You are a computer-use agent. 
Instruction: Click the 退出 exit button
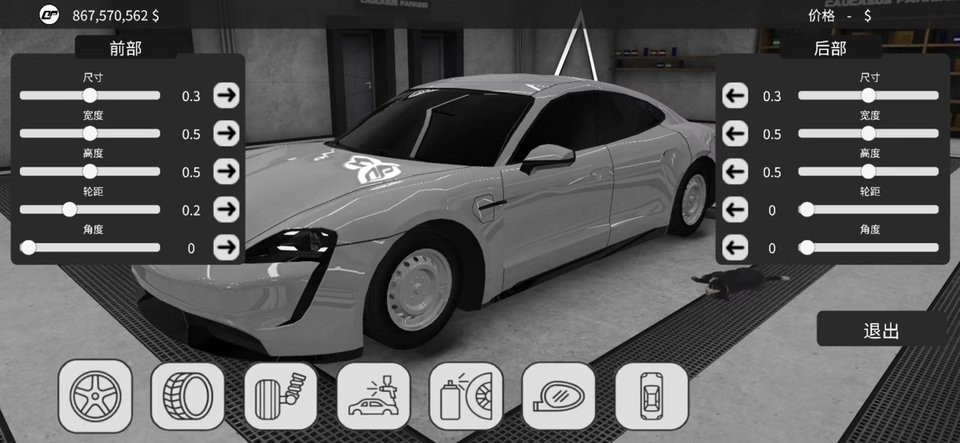[881, 330]
